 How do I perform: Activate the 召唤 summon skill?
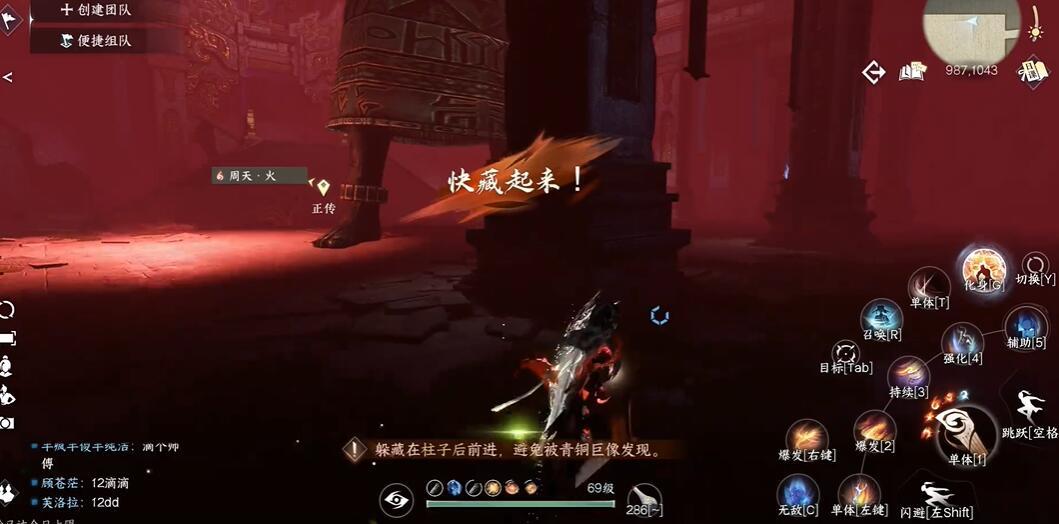pyautogui.click(x=882, y=318)
